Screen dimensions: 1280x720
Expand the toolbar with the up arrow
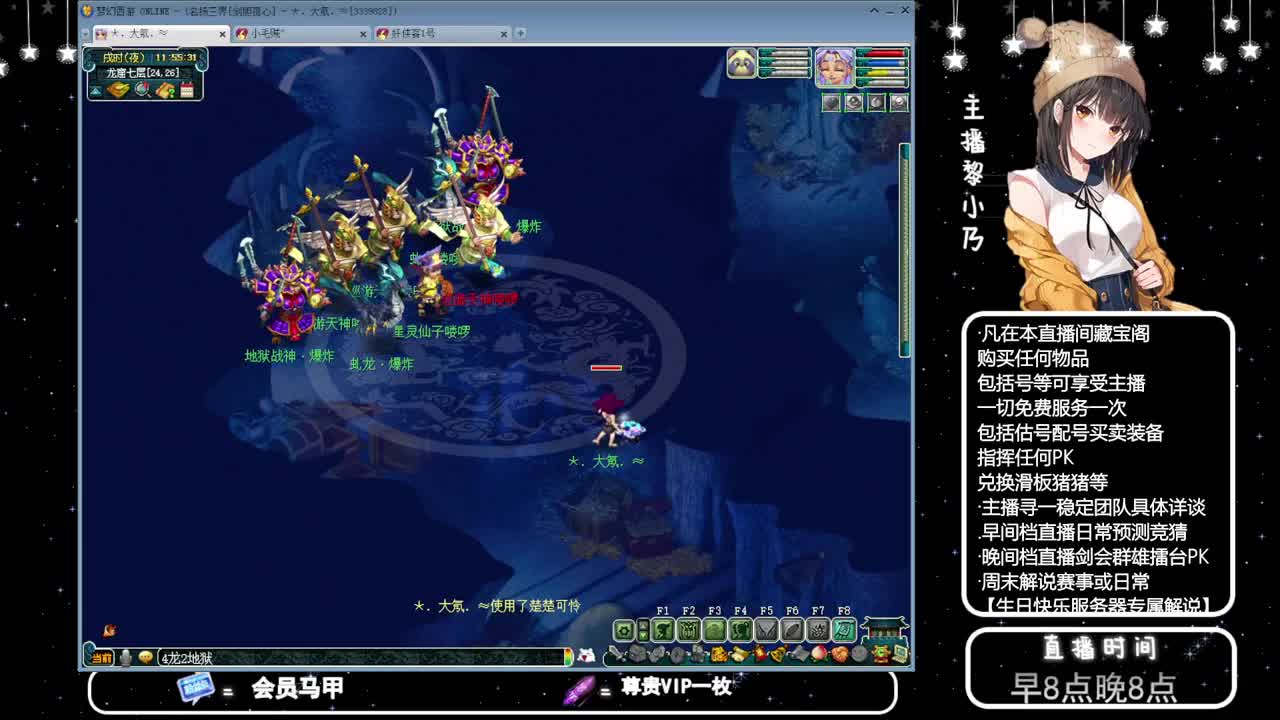643,625
